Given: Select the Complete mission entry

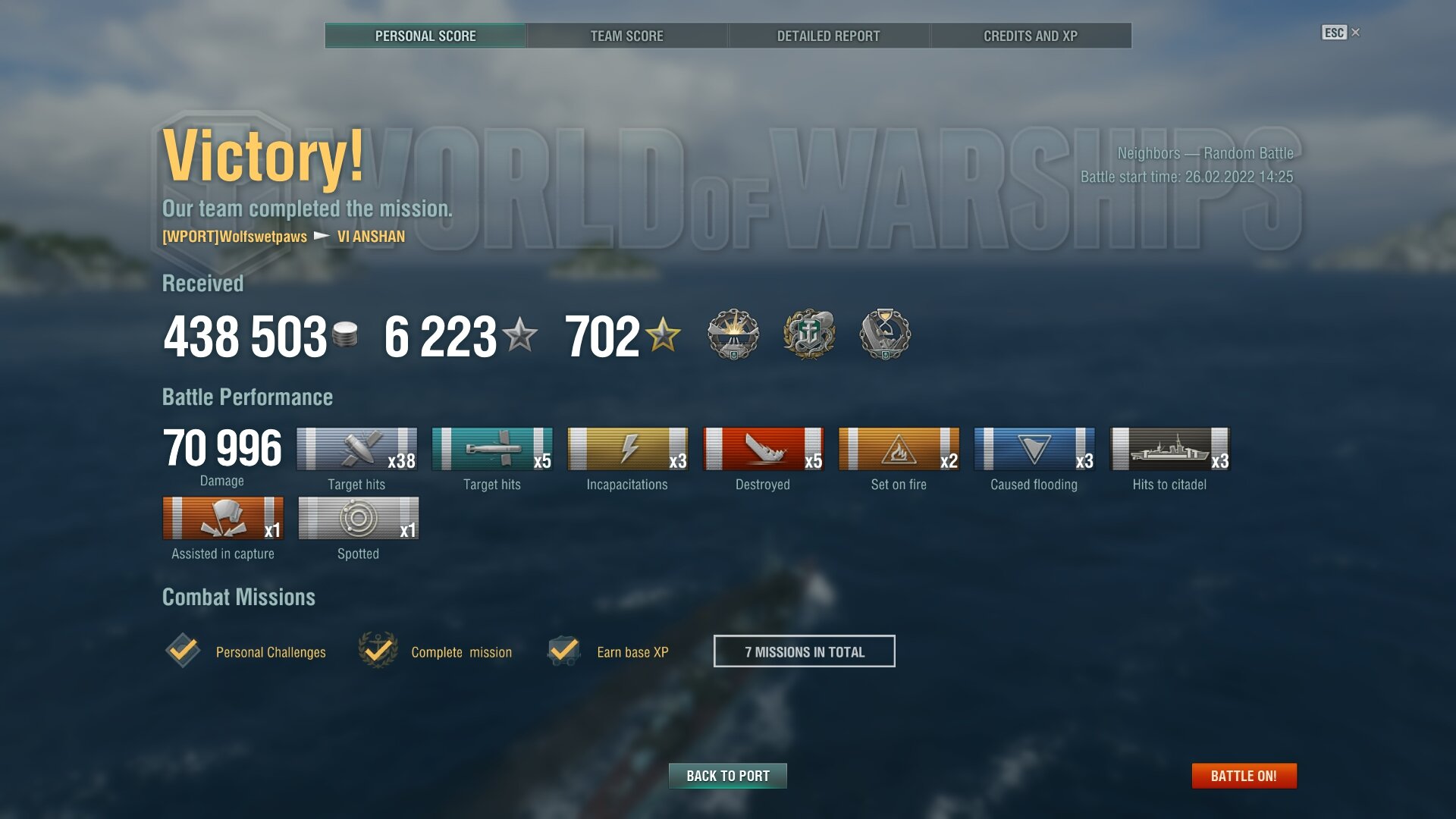Looking at the screenshot, I should tap(461, 652).
